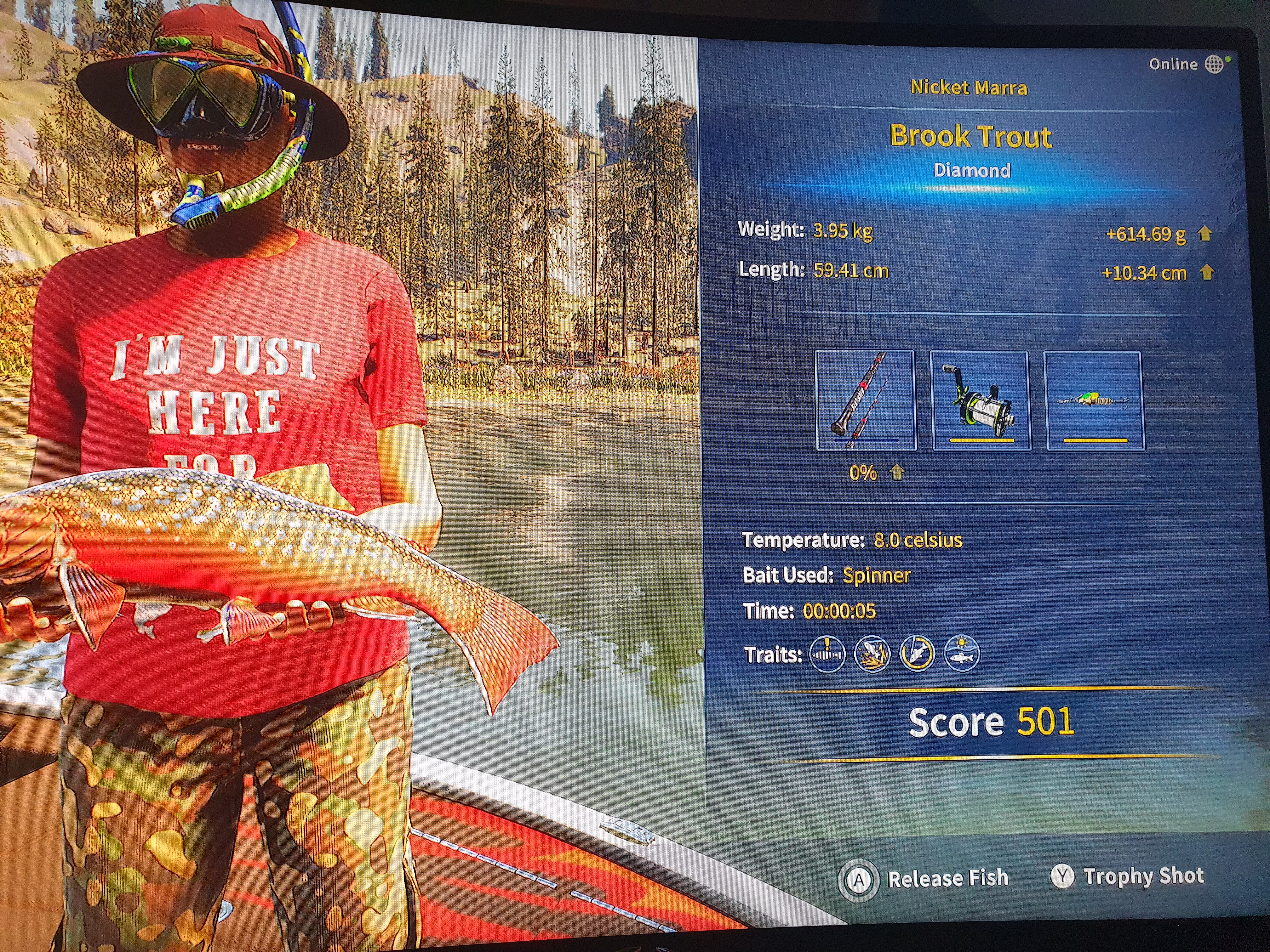This screenshot has width=1270, height=952.
Task: Inspect the sun above fish trait icon
Action: [x=962, y=654]
